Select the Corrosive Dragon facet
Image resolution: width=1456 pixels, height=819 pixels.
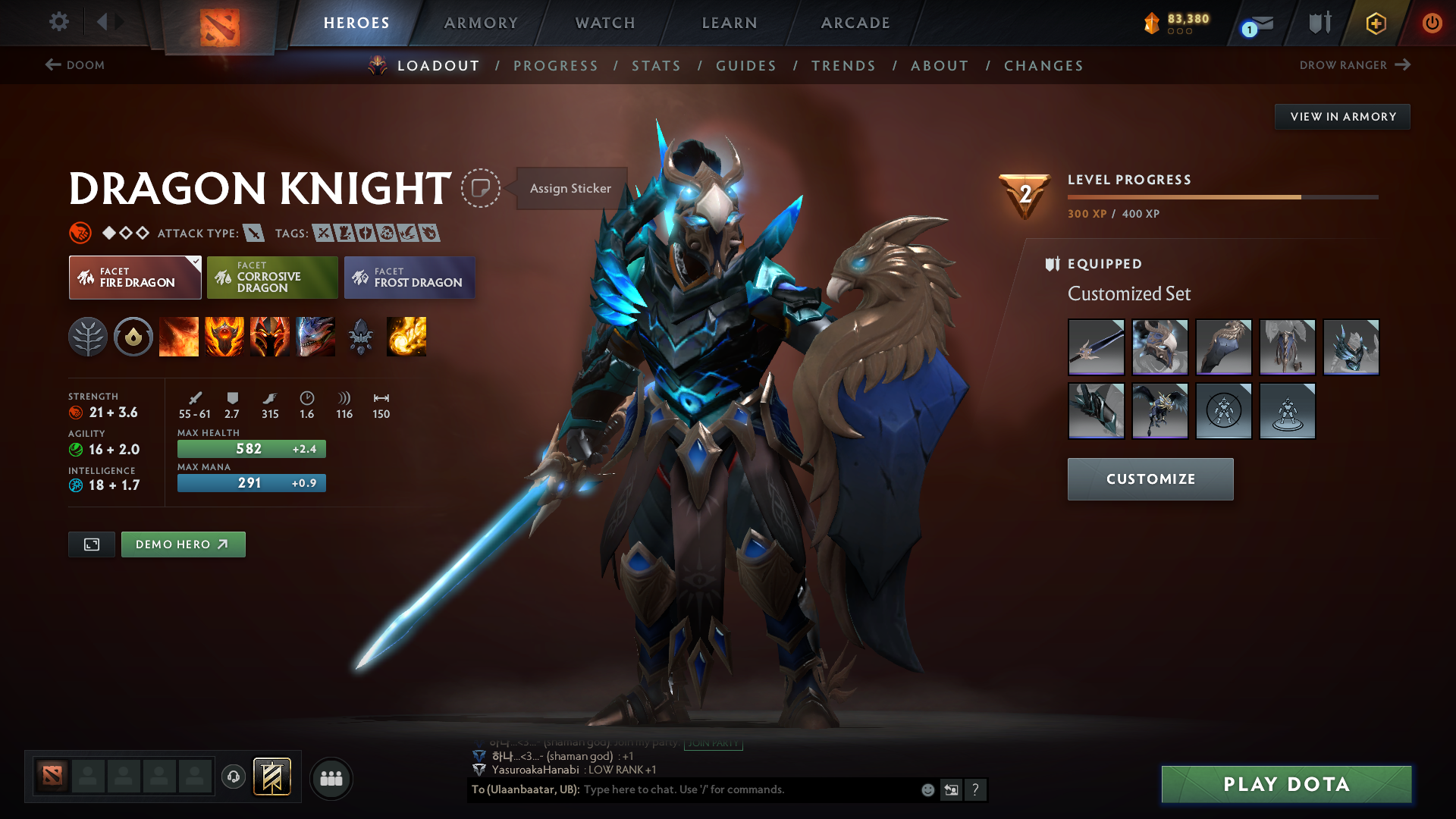[x=271, y=278]
